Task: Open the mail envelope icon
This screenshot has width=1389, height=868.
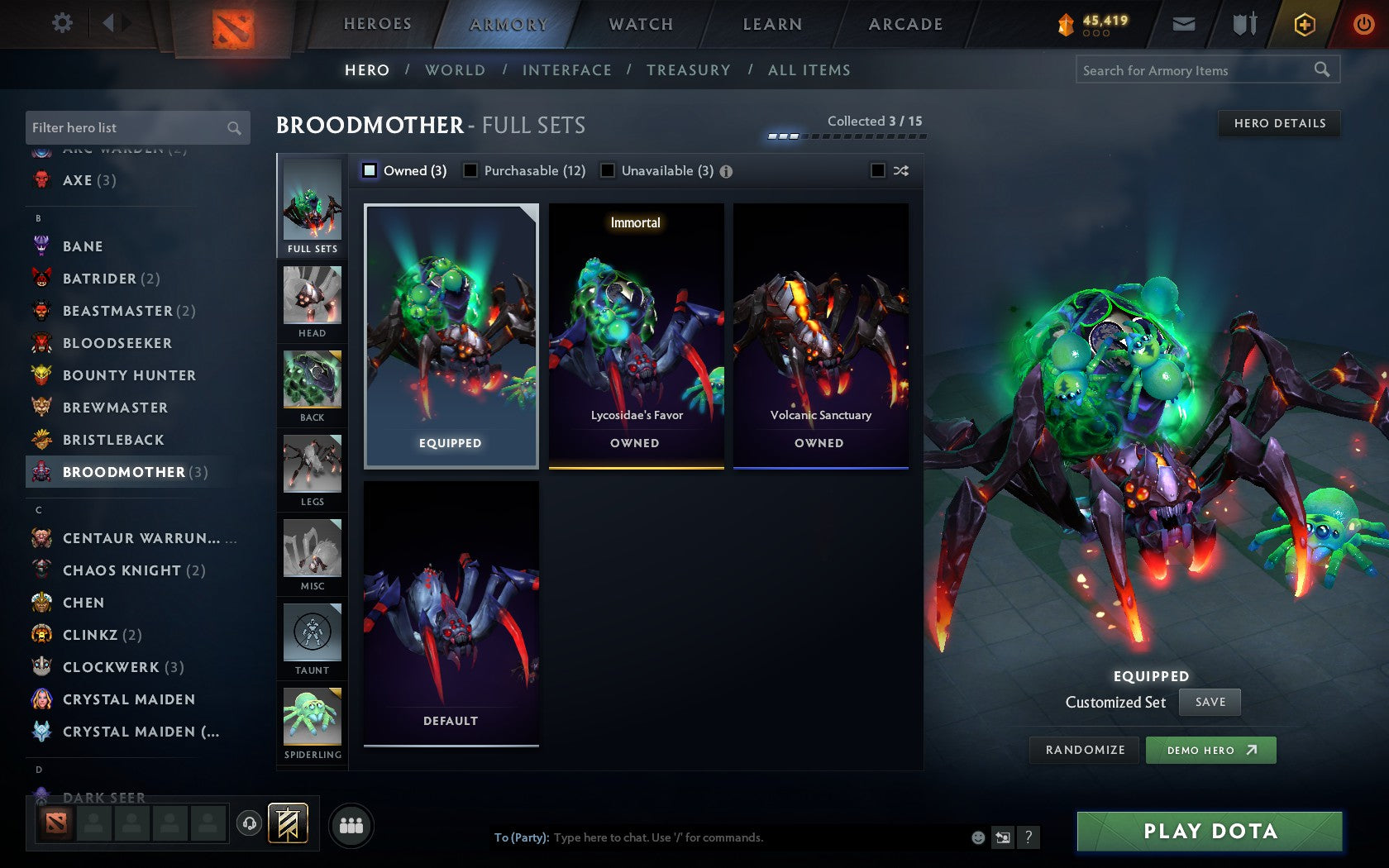Action: coord(1184,24)
